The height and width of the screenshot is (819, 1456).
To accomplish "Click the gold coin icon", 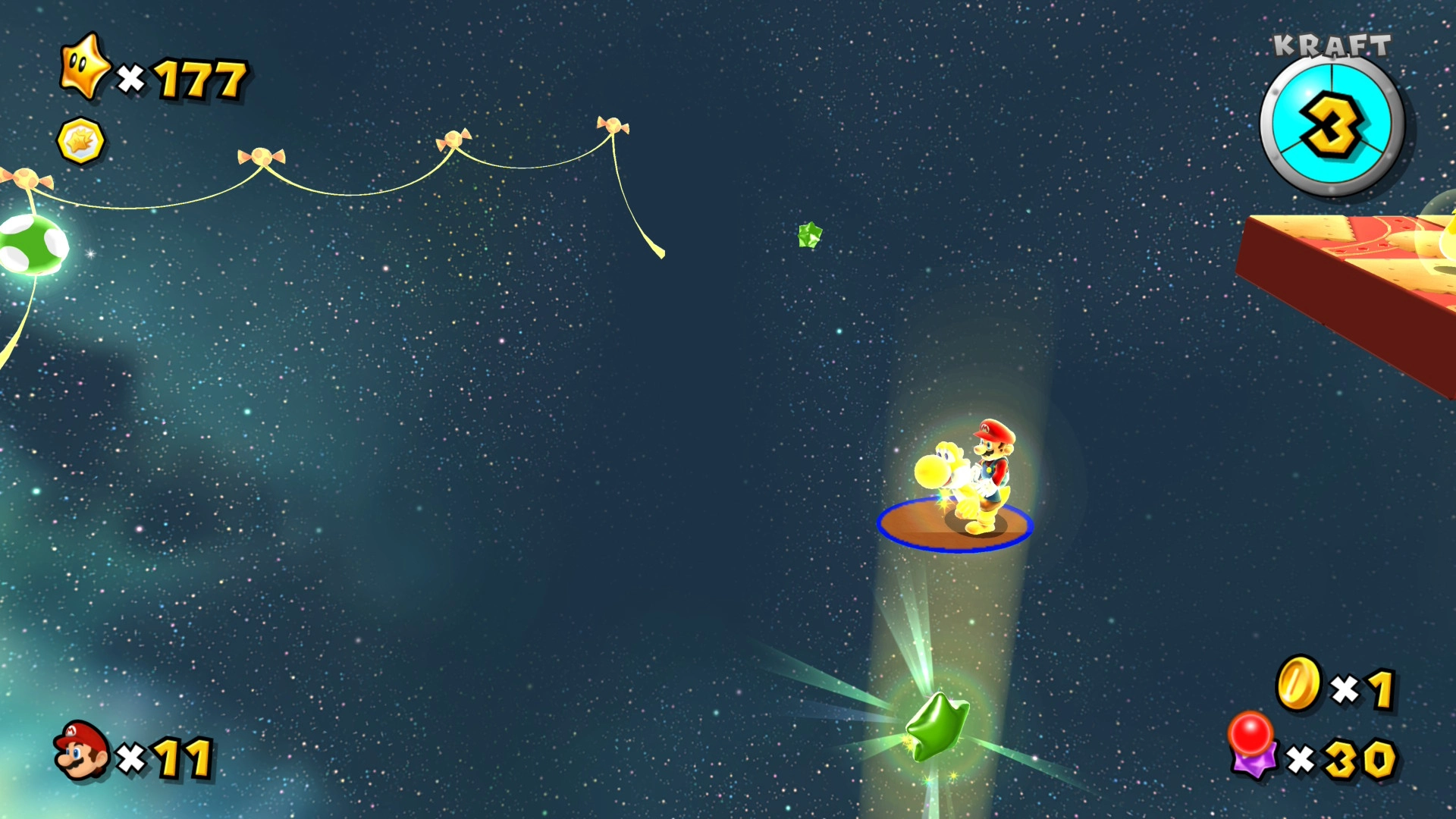I will pyautogui.click(x=1298, y=683).
